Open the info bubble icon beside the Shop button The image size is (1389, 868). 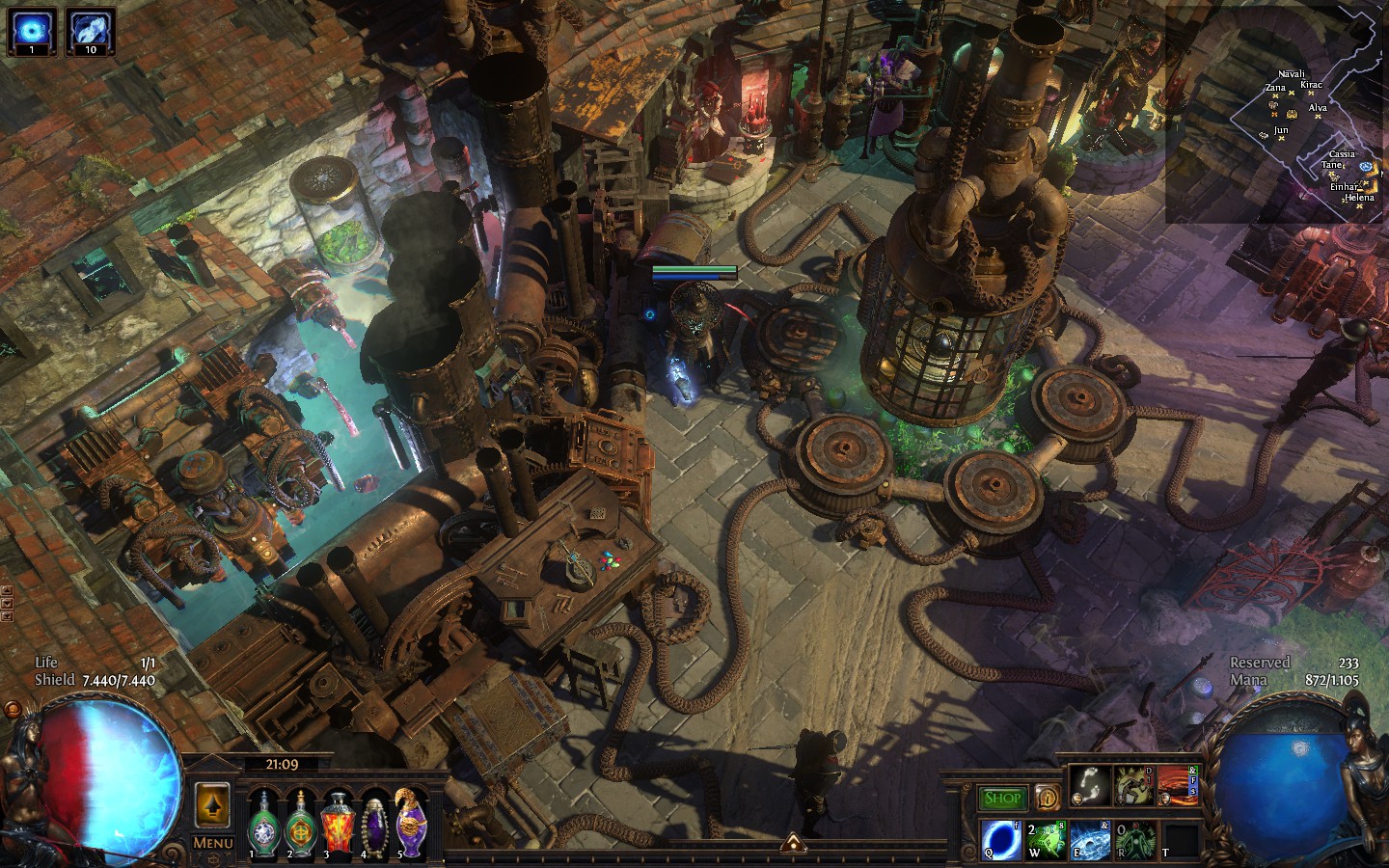point(1048,797)
